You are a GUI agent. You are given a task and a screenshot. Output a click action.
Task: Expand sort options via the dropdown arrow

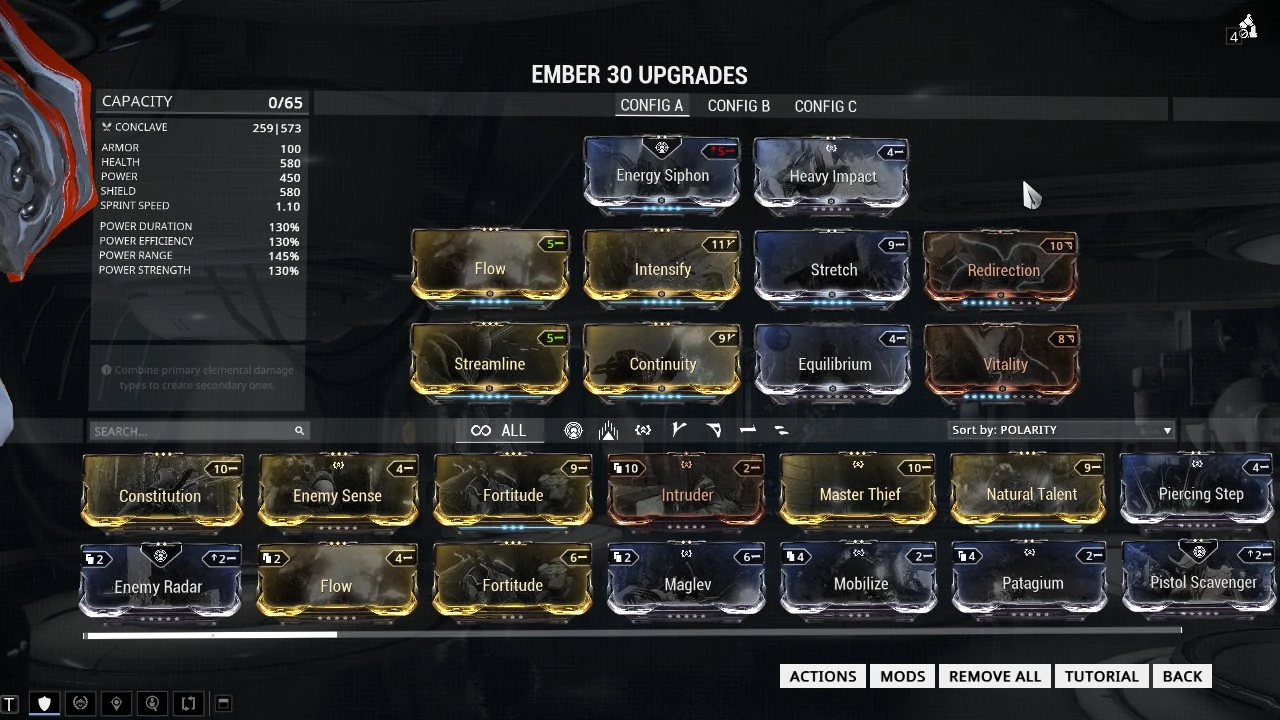point(1166,430)
